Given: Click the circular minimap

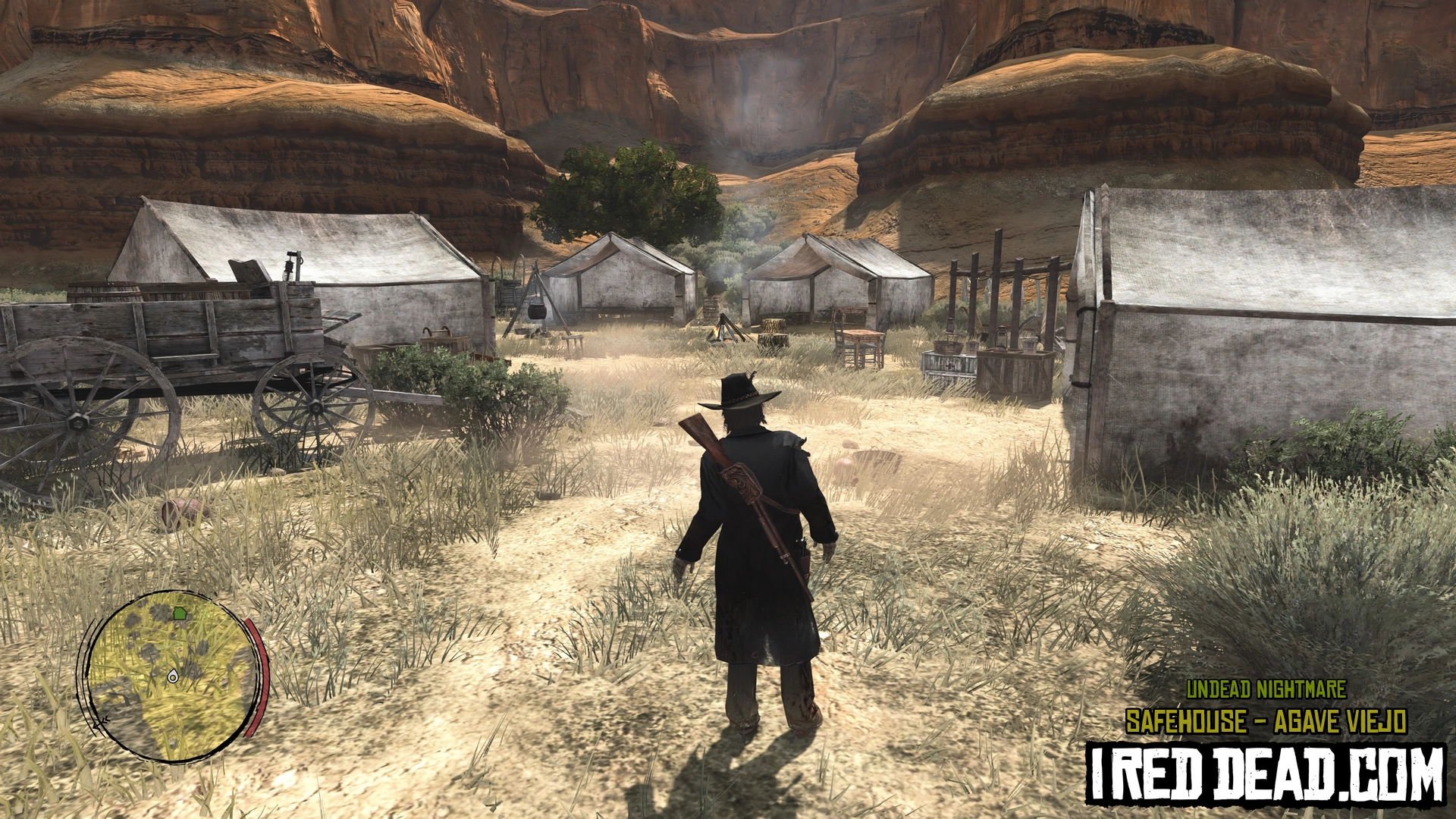Looking at the screenshot, I should pyautogui.click(x=171, y=676).
